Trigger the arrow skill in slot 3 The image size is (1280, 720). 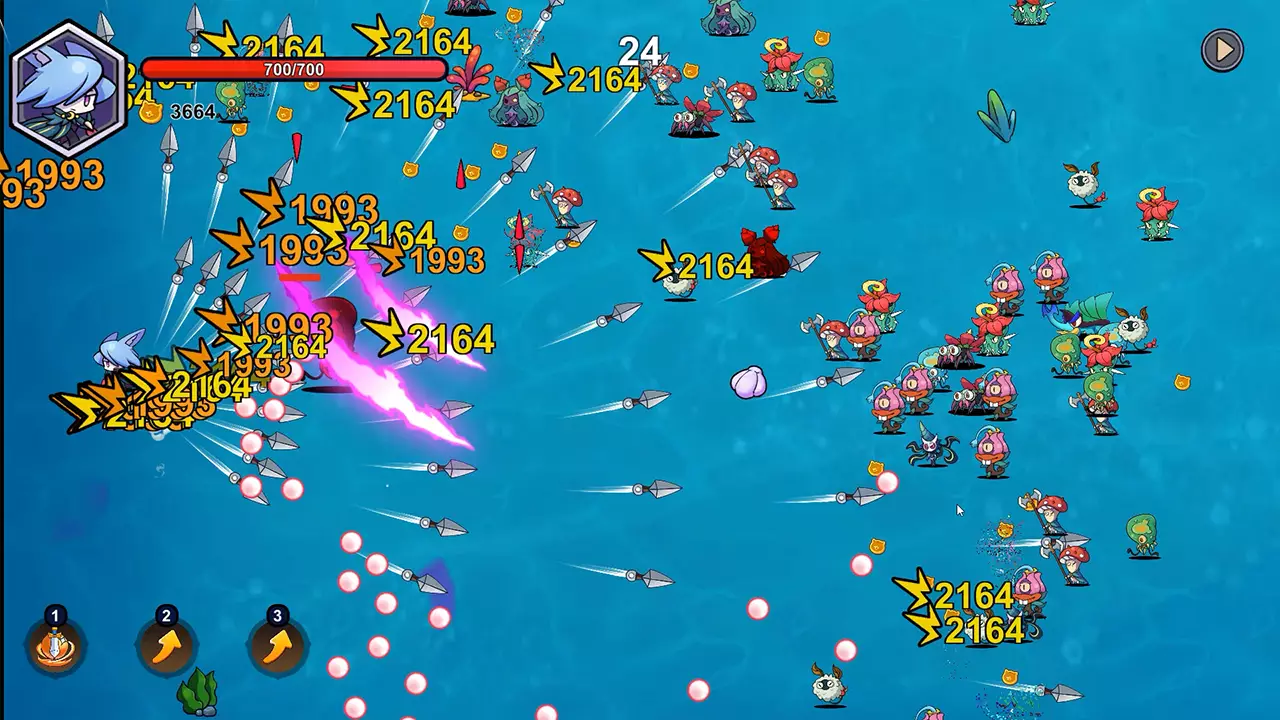pyautogui.click(x=278, y=646)
